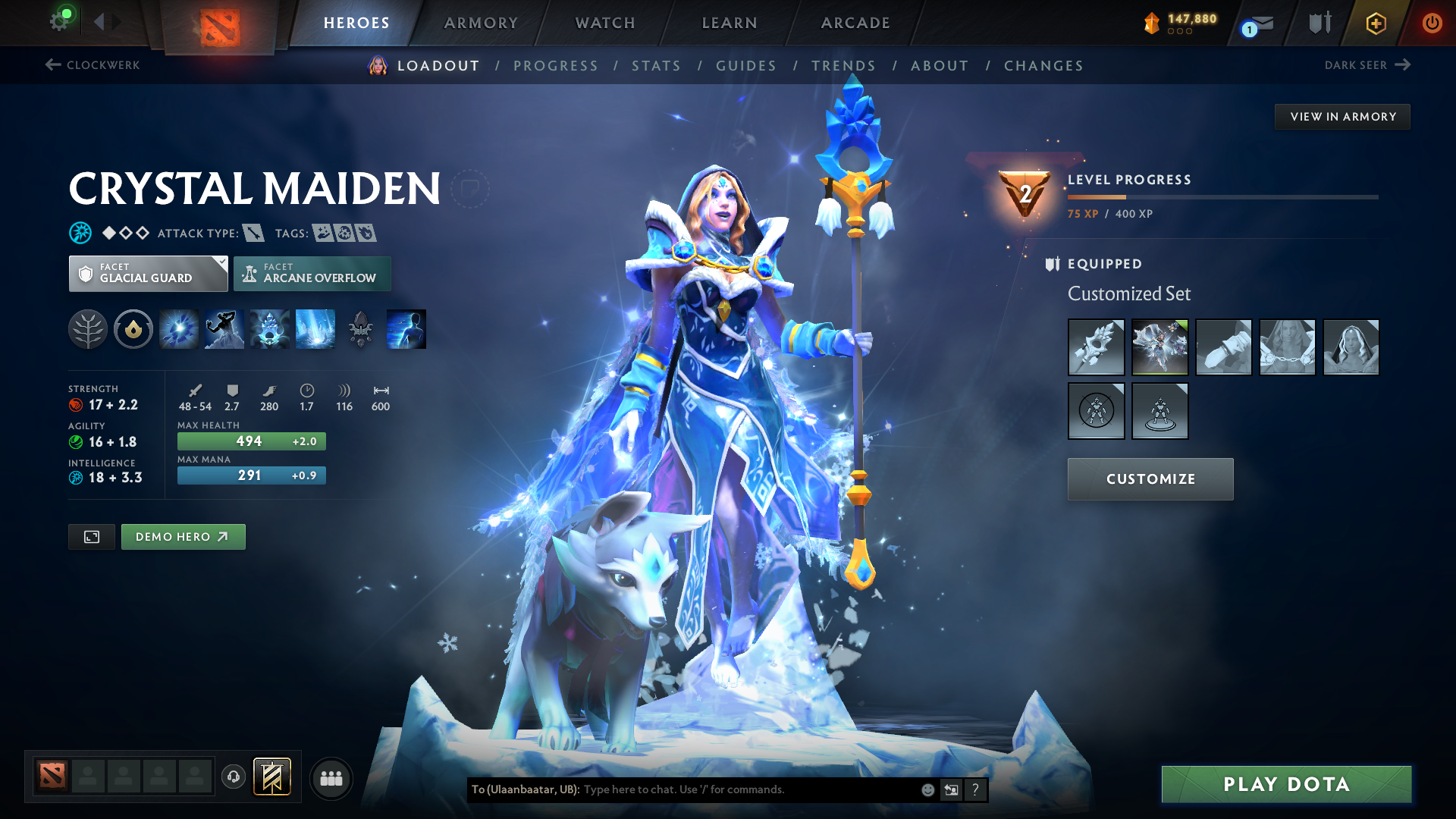The image size is (1456, 819).
Task: Switch to the Glacial Guard facet
Action: tap(148, 273)
